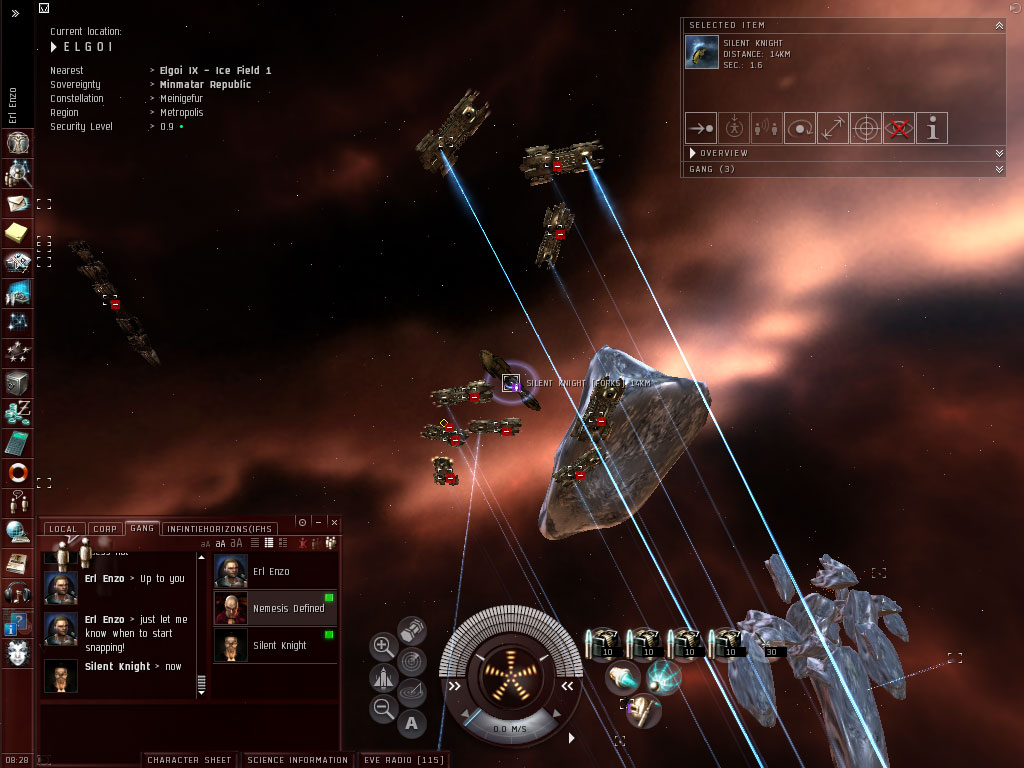Image resolution: width=1024 pixels, height=768 pixels.
Task: Show info for Silent Knight
Action: 932,128
